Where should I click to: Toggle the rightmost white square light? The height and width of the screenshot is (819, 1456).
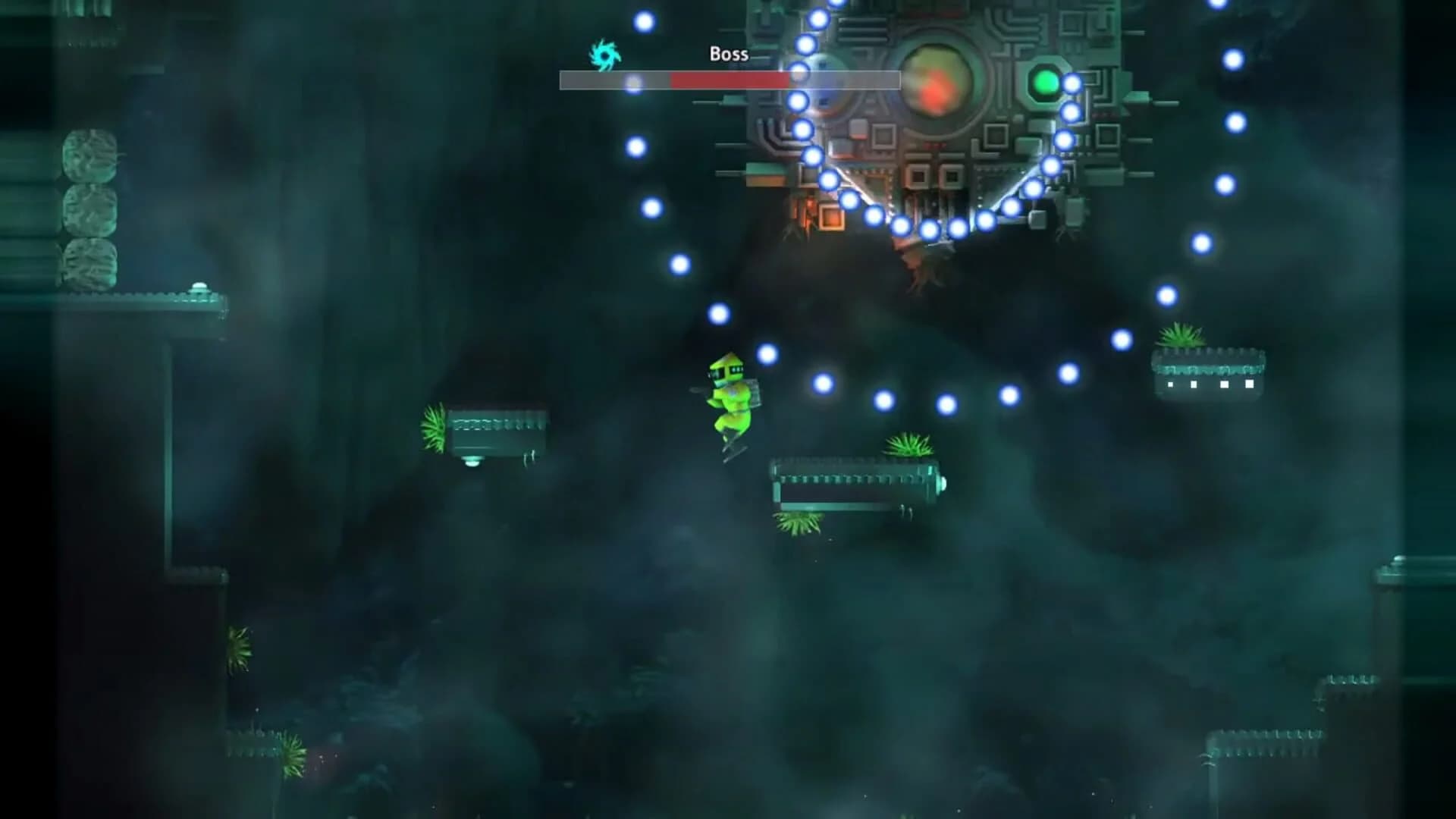tap(1250, 385)
